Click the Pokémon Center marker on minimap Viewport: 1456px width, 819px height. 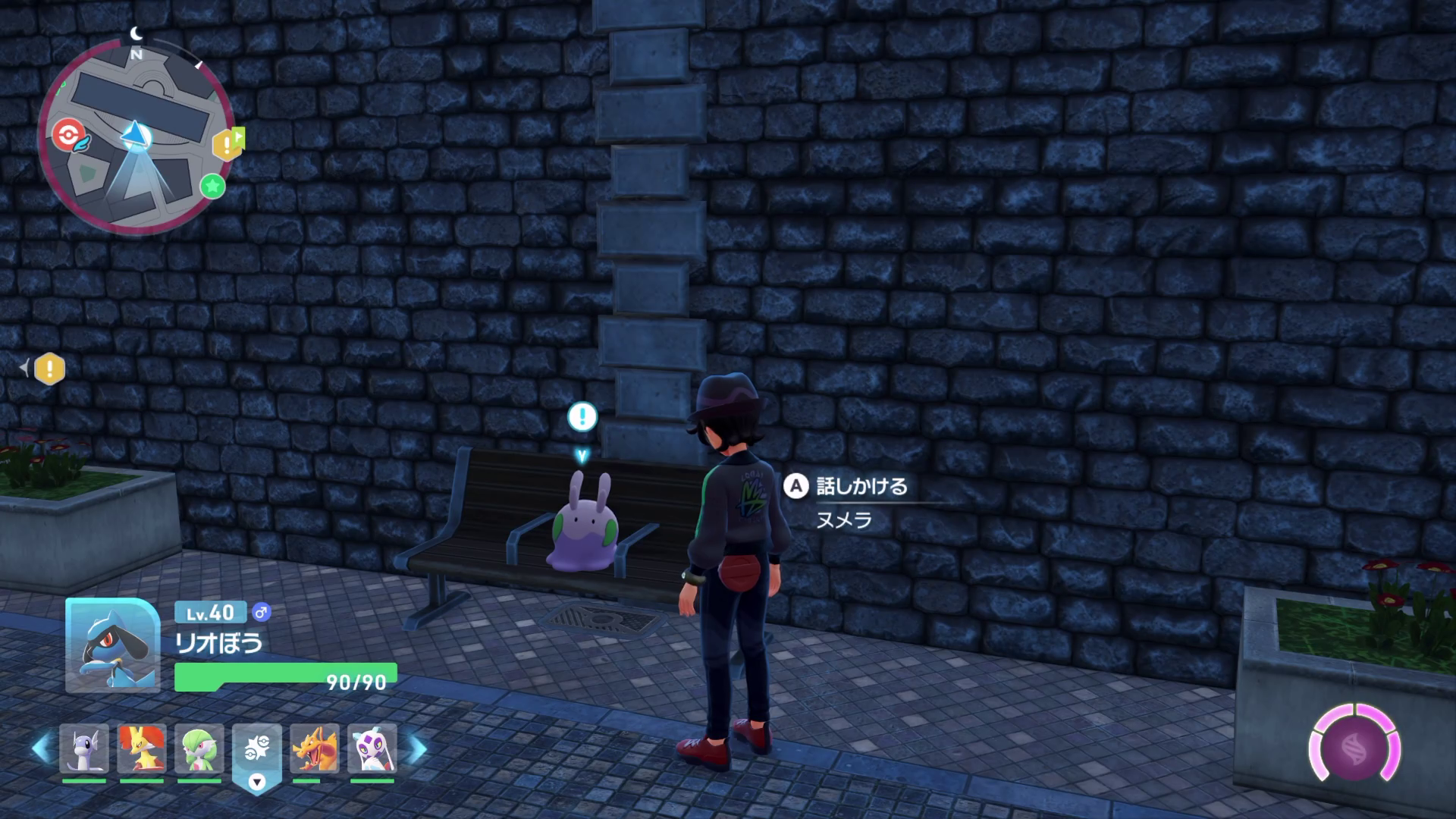point(66,135)
